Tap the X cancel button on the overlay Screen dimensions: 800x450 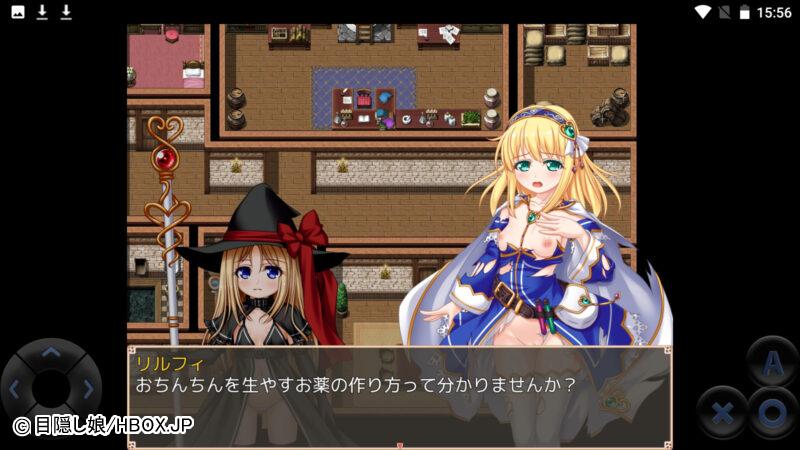coord(722,412)
